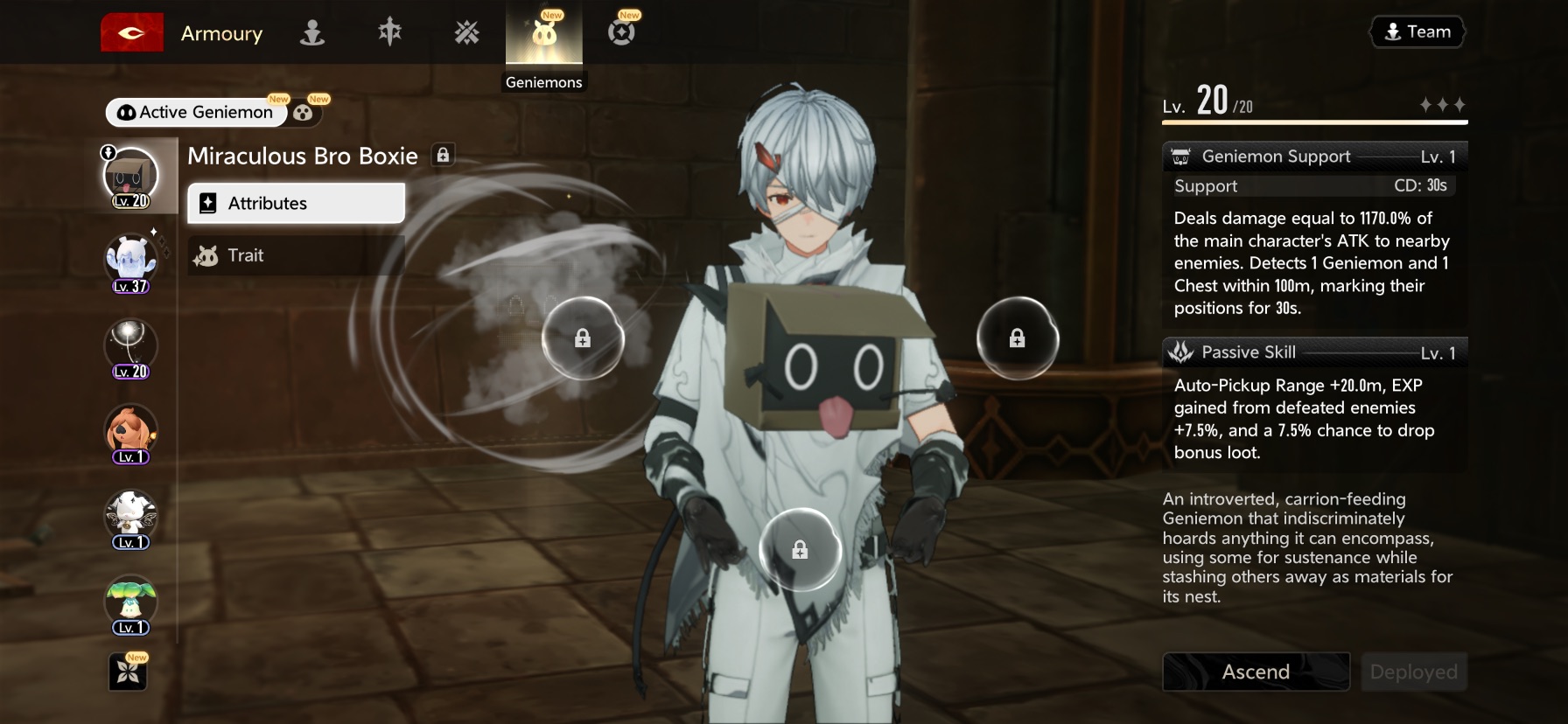Screen dimensions: 1568x724
Task: Open the character figure tab
Action: tap(312, 33)
